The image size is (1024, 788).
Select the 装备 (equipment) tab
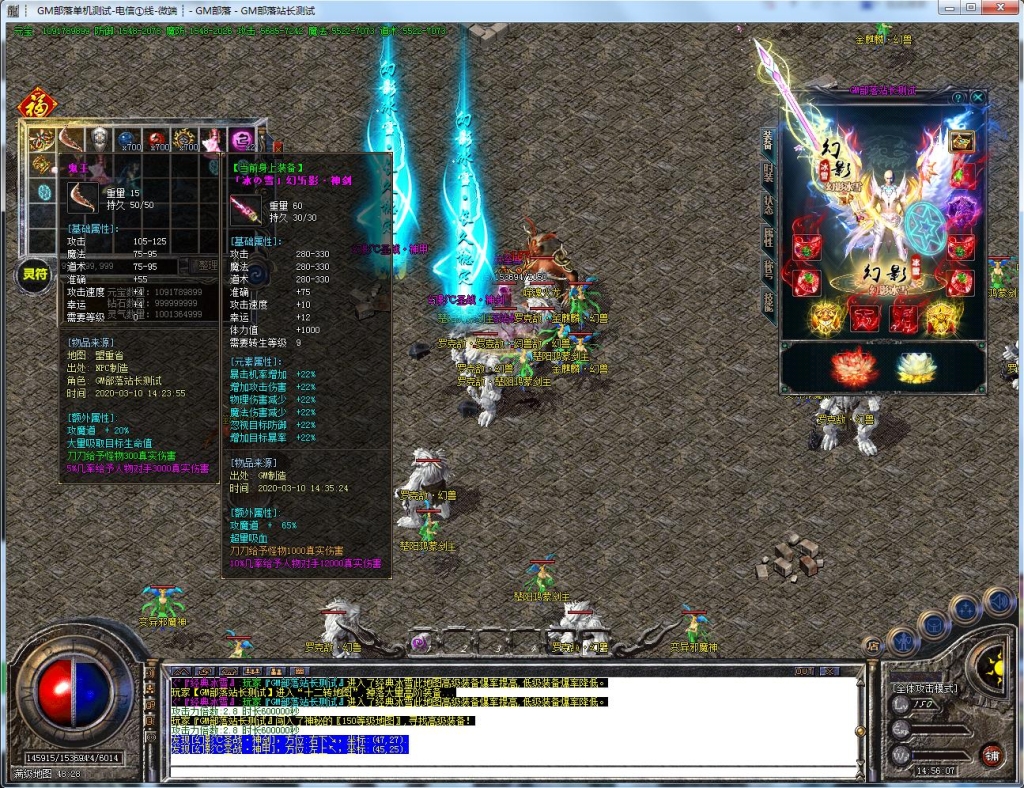pos(768,140)
